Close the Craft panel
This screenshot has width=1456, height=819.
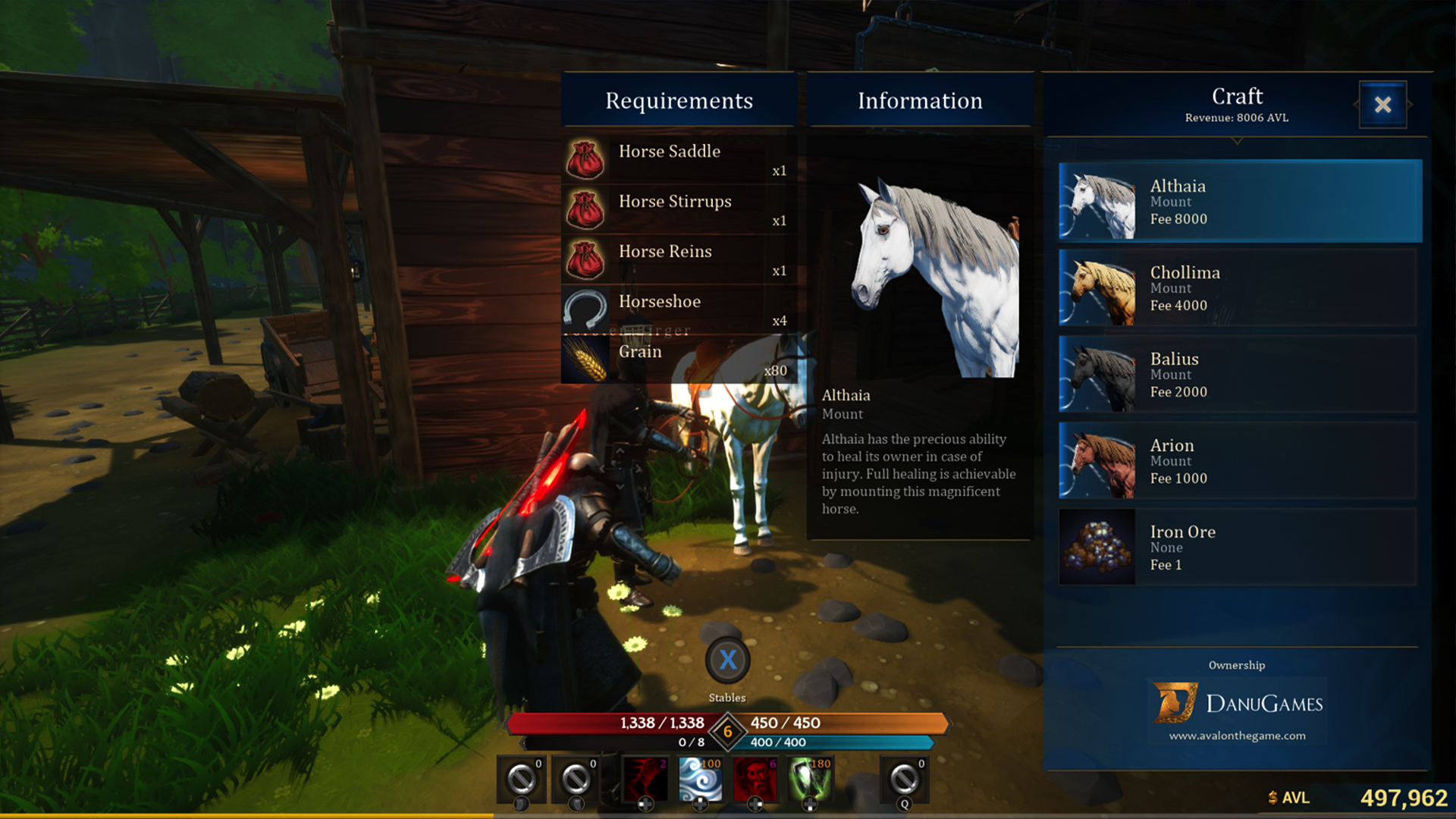[x=1382, y=105]
